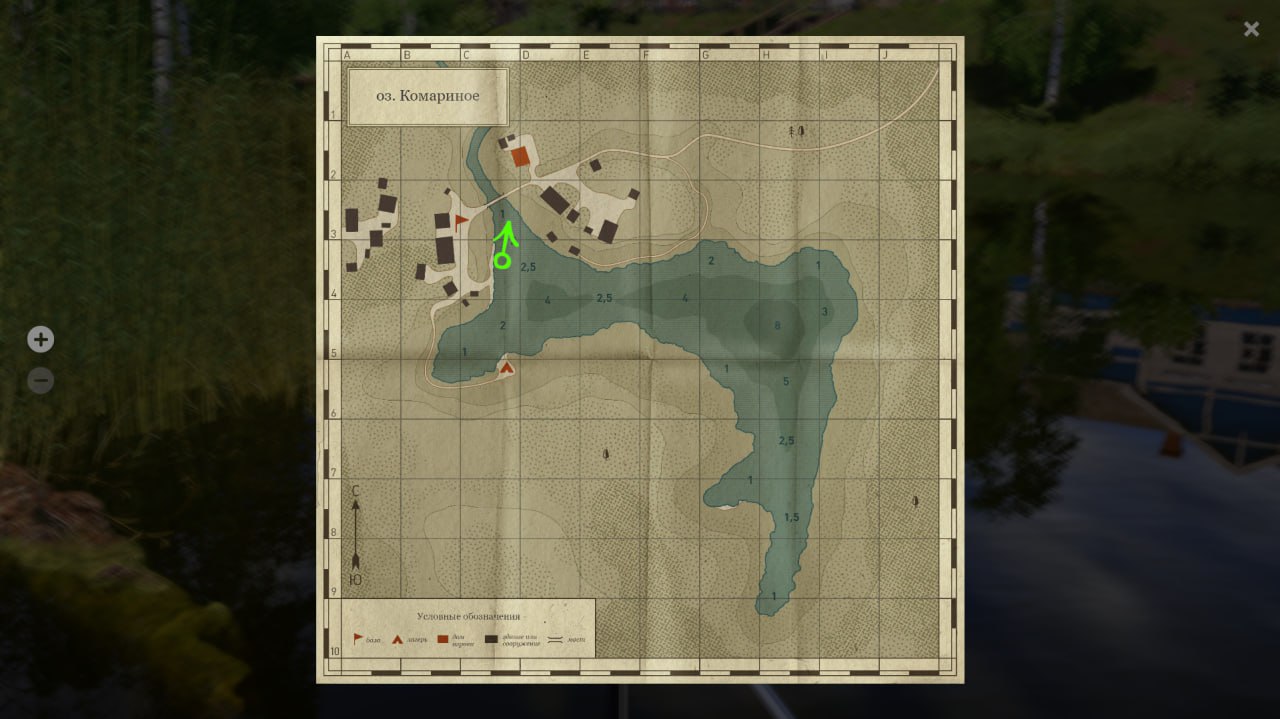This screenshot has height=719, width=1280.
Task: Close the map with the X button
Action: pyautogui.click(x=1251, y=29)
